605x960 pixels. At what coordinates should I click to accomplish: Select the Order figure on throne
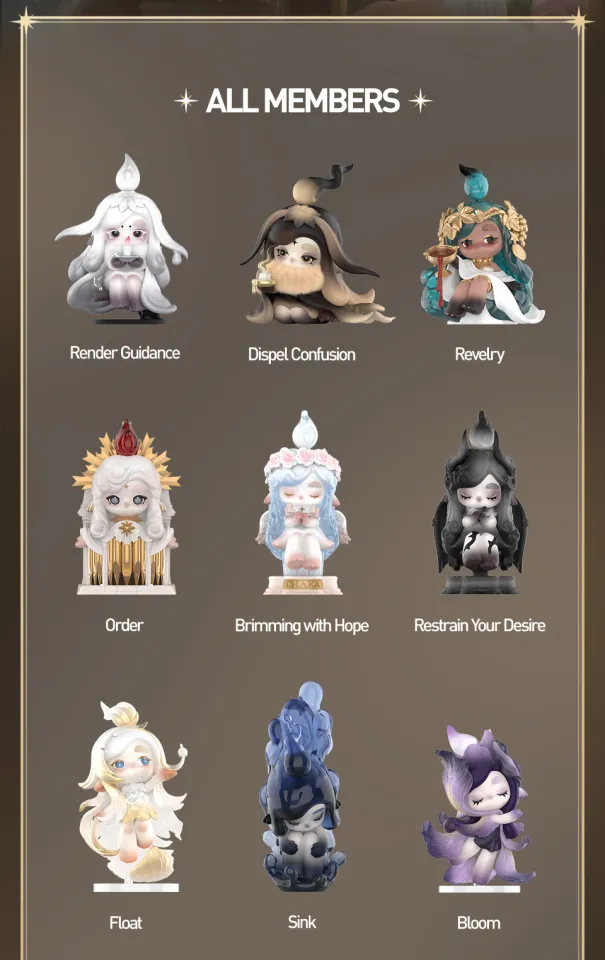(124, 511)
